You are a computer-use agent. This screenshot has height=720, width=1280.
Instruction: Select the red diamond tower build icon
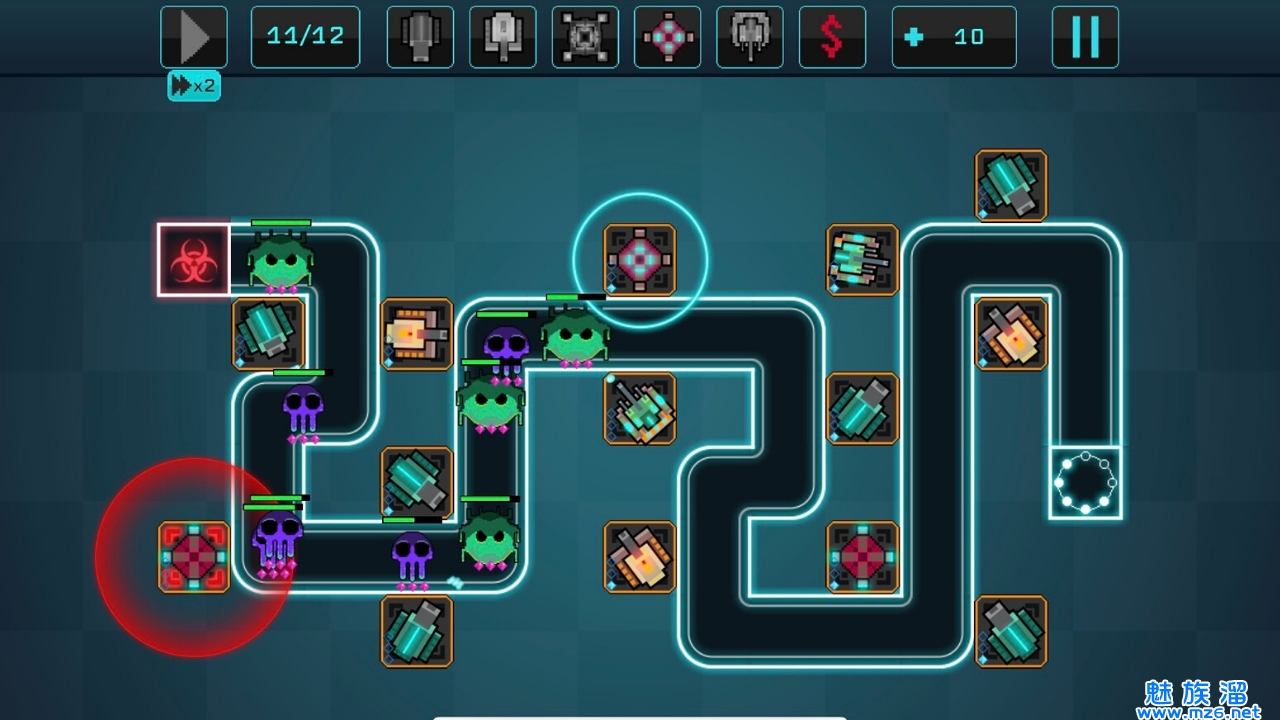[x=668, y=37]
